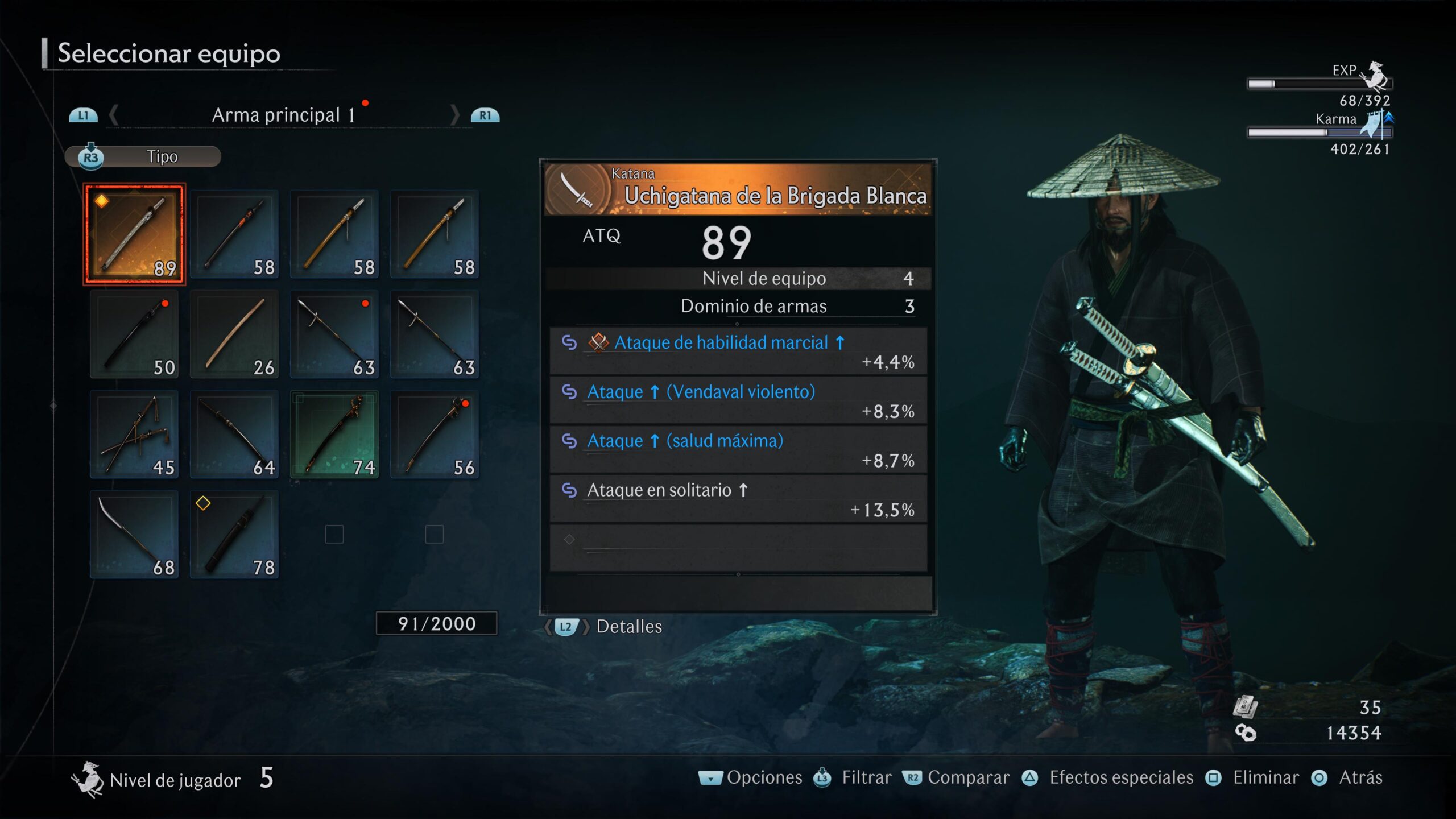Pick the dual swords slot with attack 45
This screenshot has height=819, width=1456.
134,434
